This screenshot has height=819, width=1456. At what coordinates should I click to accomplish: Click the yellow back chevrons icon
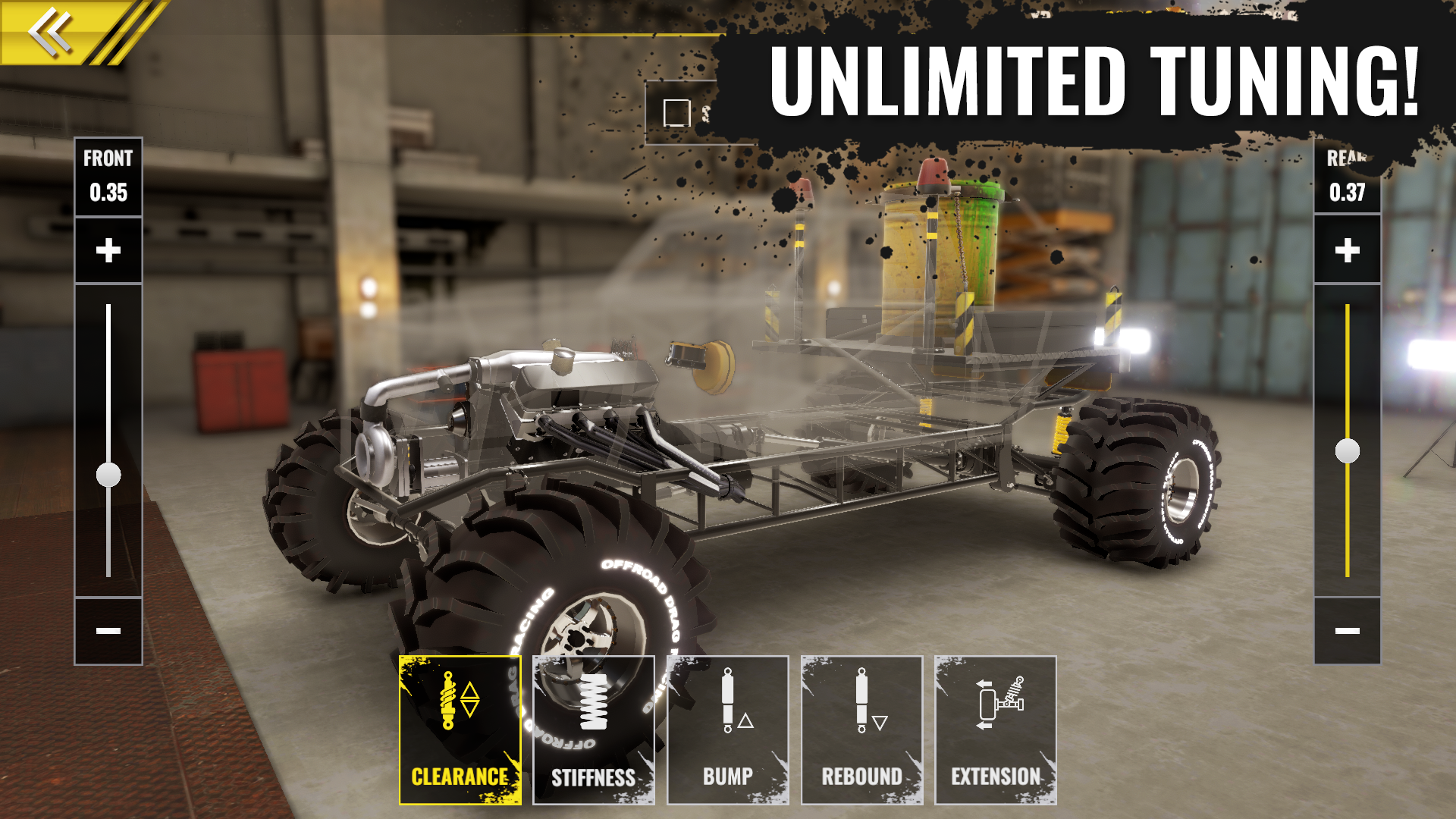coord(49,29)
